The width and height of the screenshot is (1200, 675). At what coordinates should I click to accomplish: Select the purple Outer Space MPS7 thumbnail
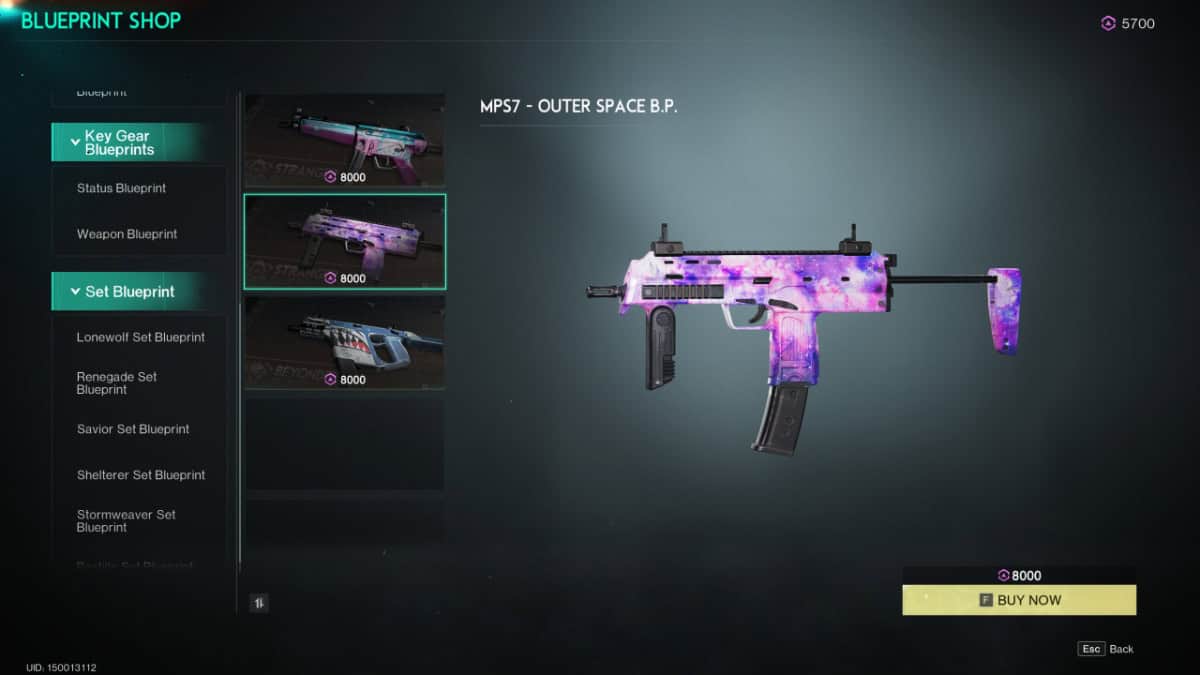point(345,241)
